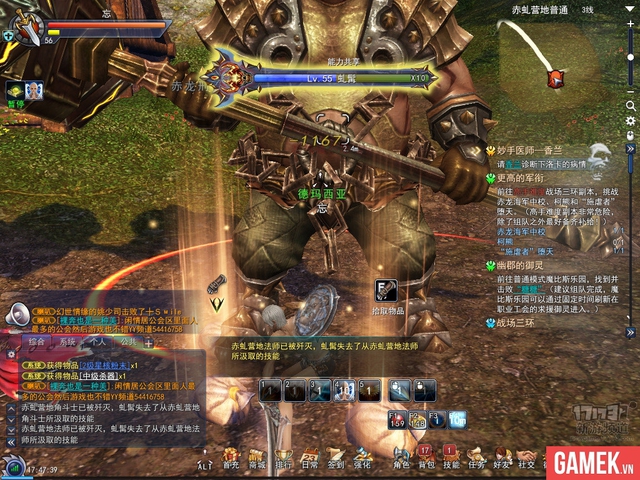Image resolution: width=640 pixels, height=480 pixels.
Task: Open the 排行 rankings panel
Action: (x=284, y=457)
